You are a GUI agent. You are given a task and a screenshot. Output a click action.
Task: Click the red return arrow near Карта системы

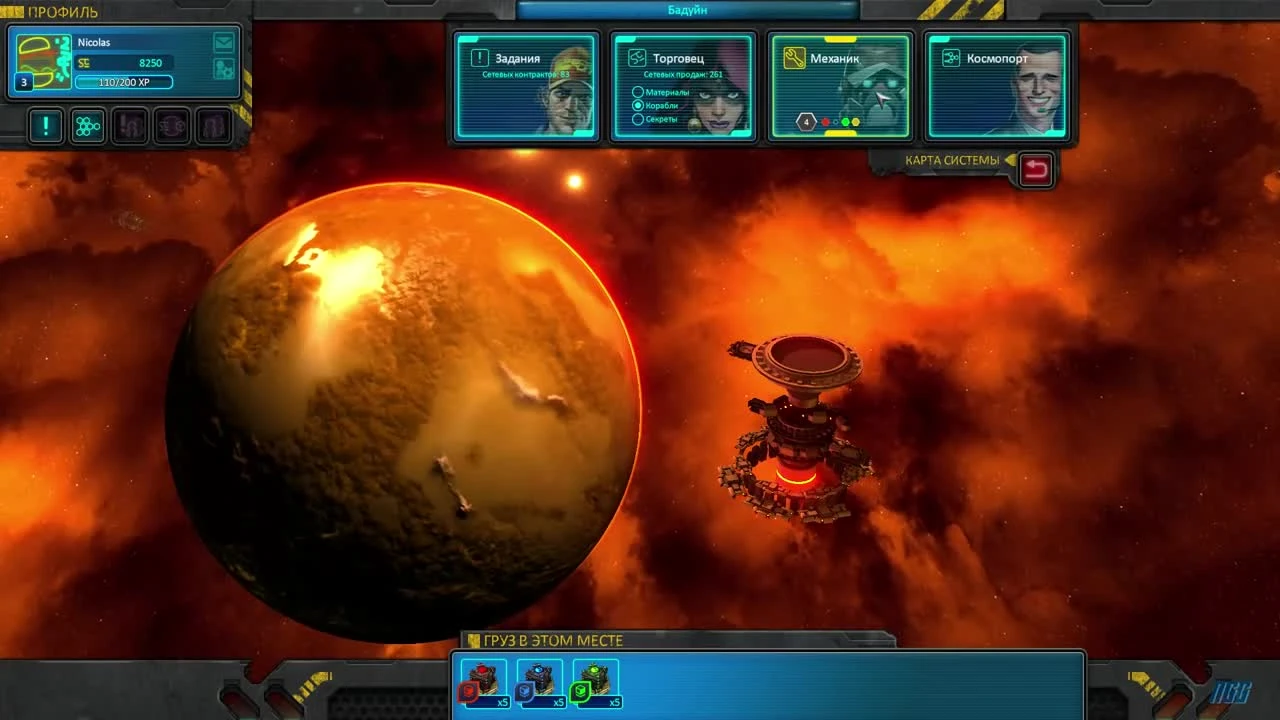(1036, 169)
